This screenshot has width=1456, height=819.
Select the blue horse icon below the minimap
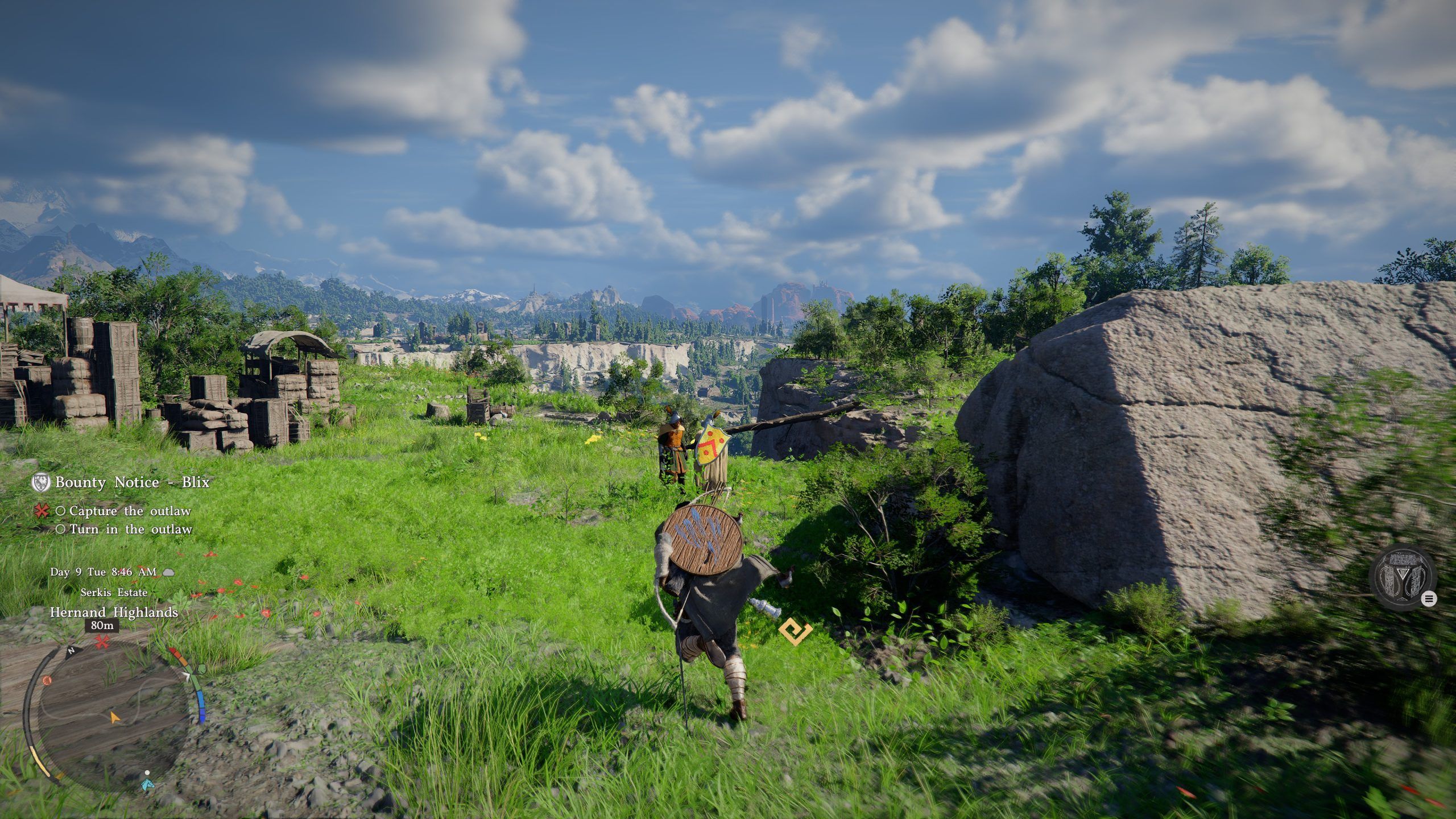[x=147, y=784]
